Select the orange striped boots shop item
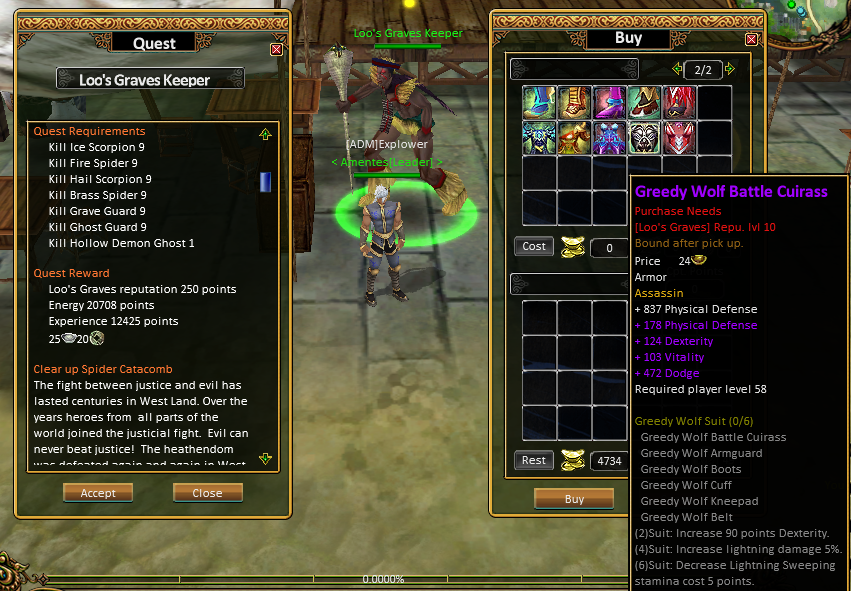851x591 pixels. (574, 102)
